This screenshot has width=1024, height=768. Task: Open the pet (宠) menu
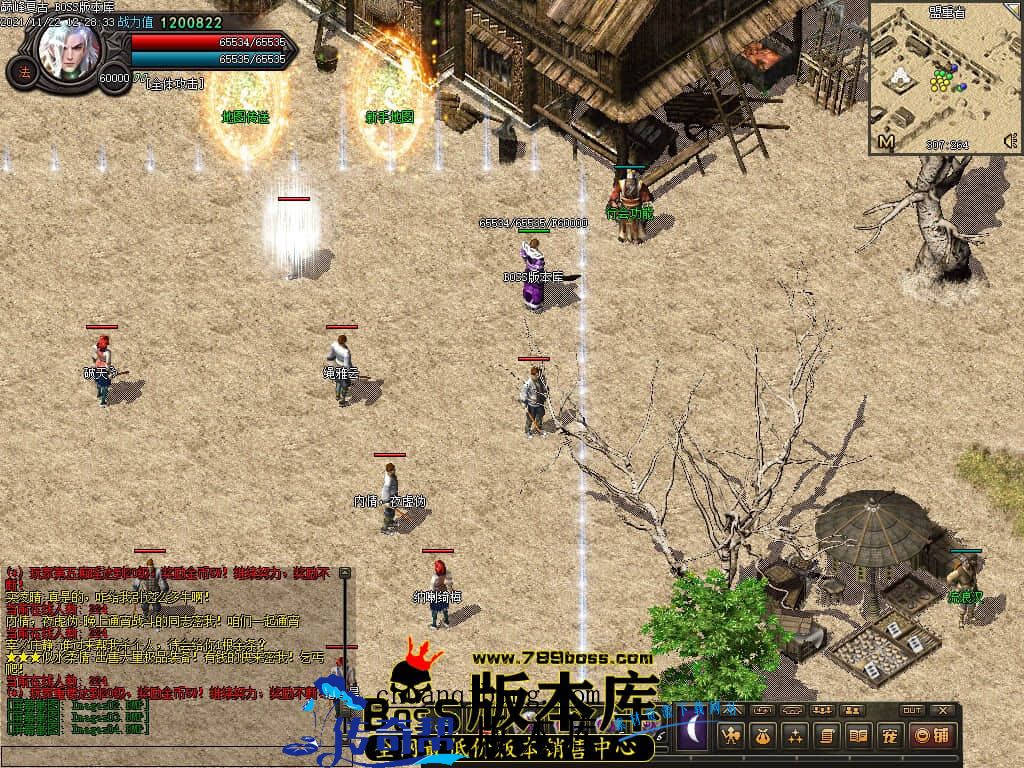[888, 737]
